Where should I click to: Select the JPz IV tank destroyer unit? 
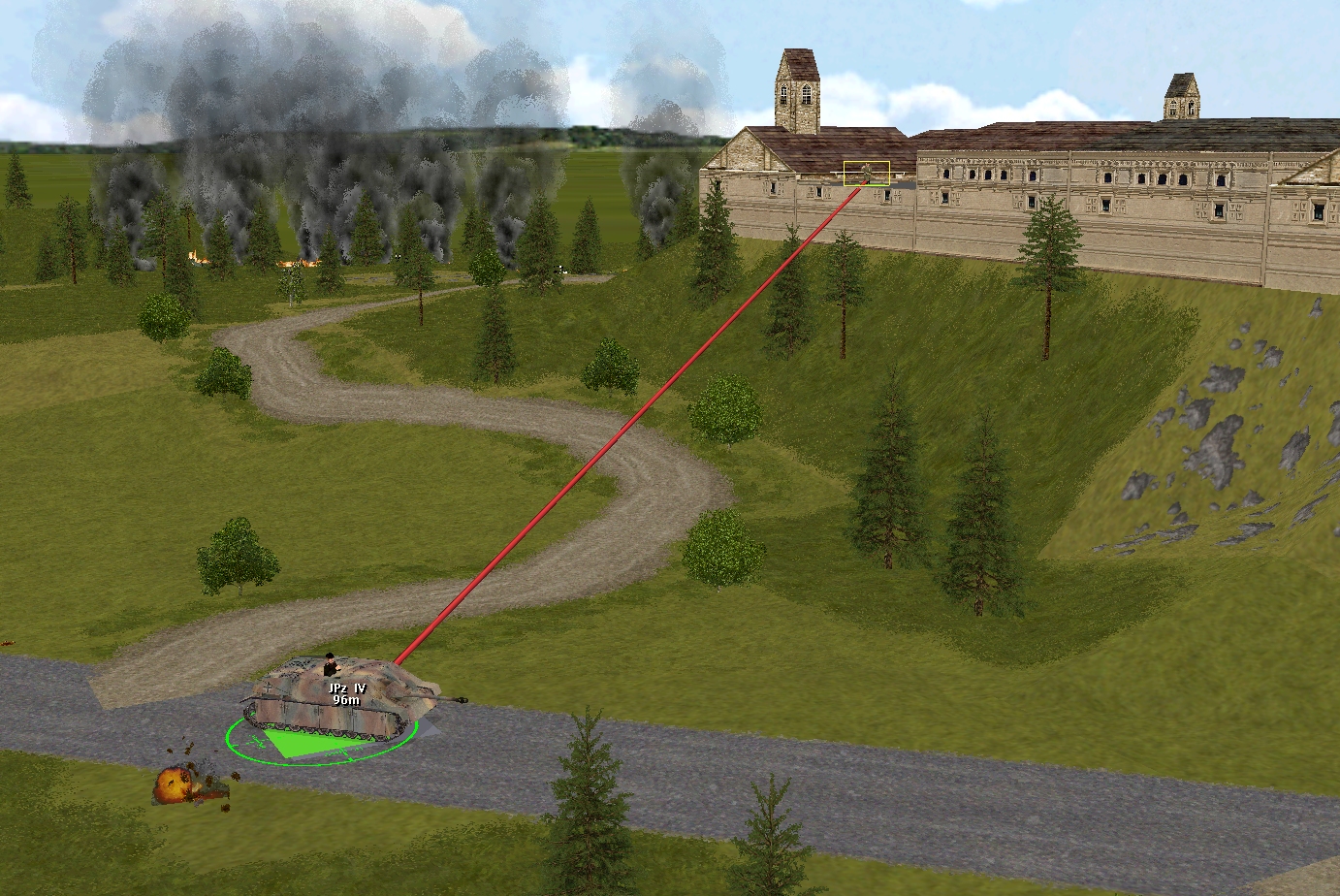coord(341,699)
